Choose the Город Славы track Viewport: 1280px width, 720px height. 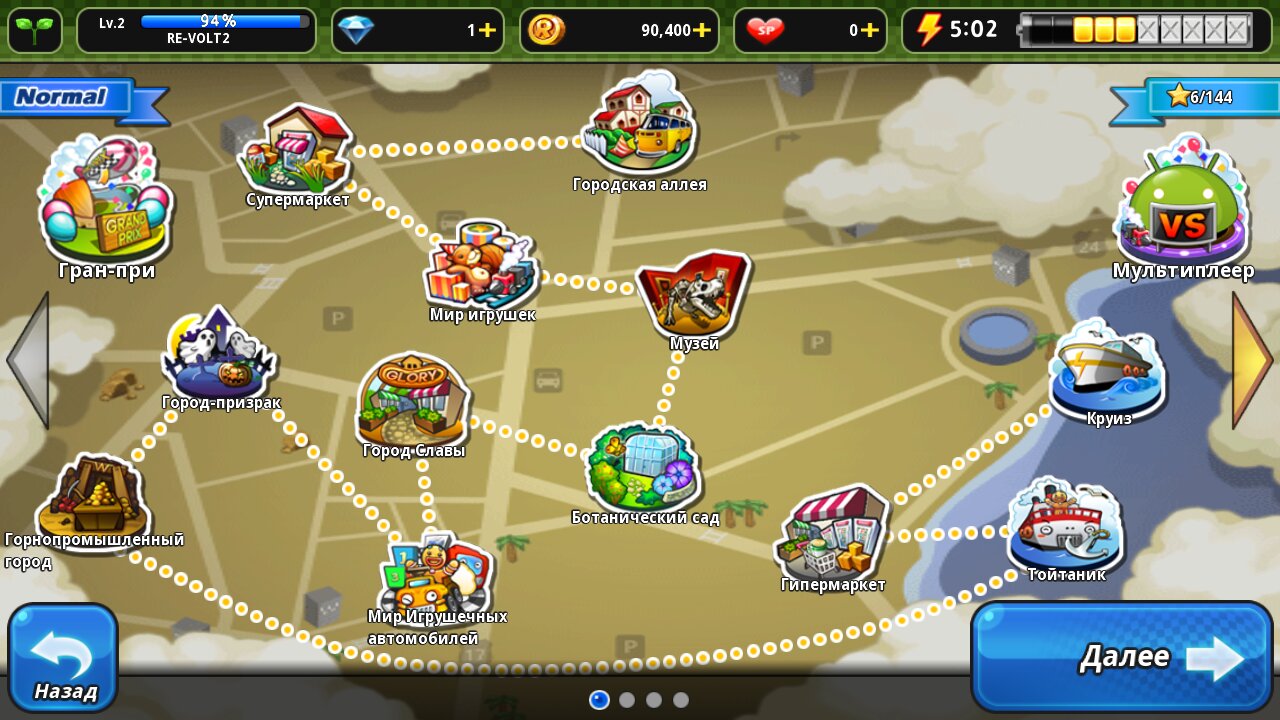point(413,400)
